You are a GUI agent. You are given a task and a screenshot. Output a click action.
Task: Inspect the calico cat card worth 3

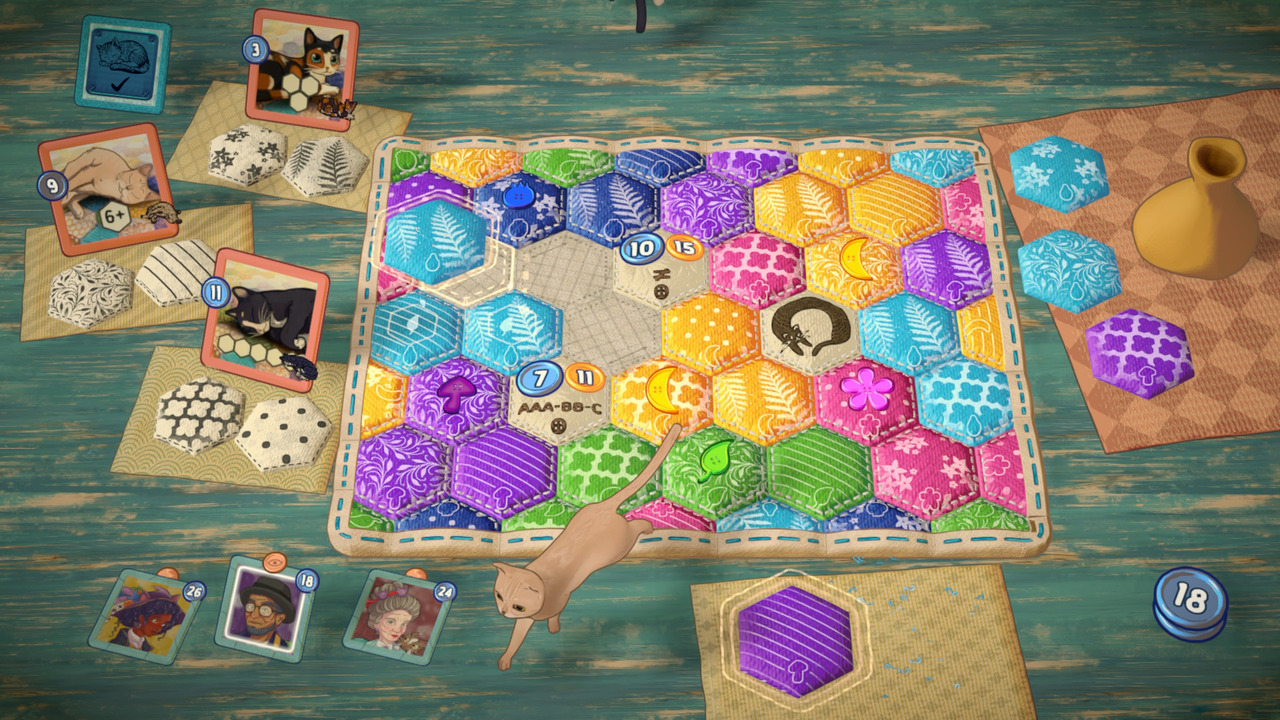pyautogui.click(x=301, y=70)
